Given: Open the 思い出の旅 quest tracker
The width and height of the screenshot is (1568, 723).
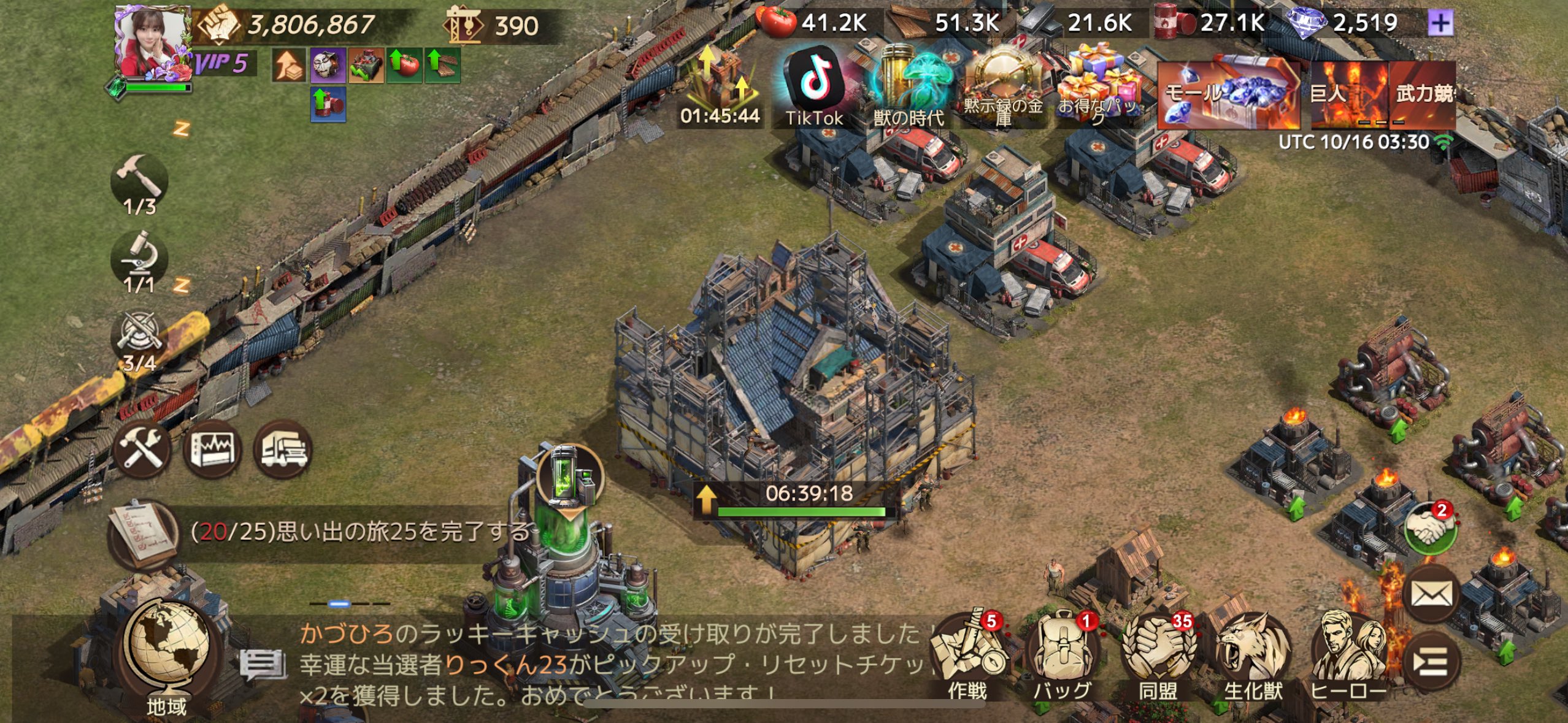Looking at the screenshot, I should click(x=319, y=532).
